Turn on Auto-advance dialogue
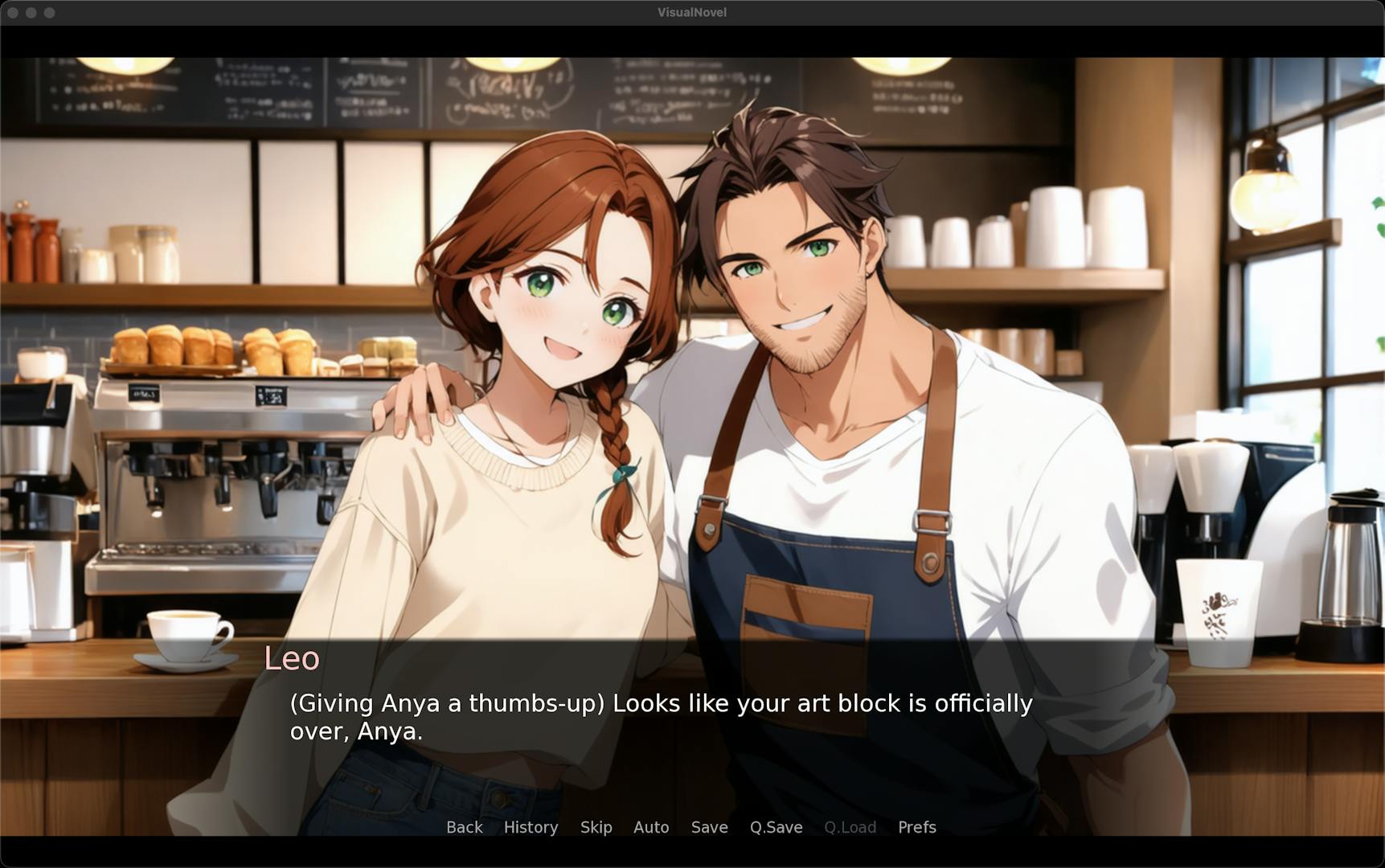This screenshot has height=868, width=1385. click(x=651, y=827)
